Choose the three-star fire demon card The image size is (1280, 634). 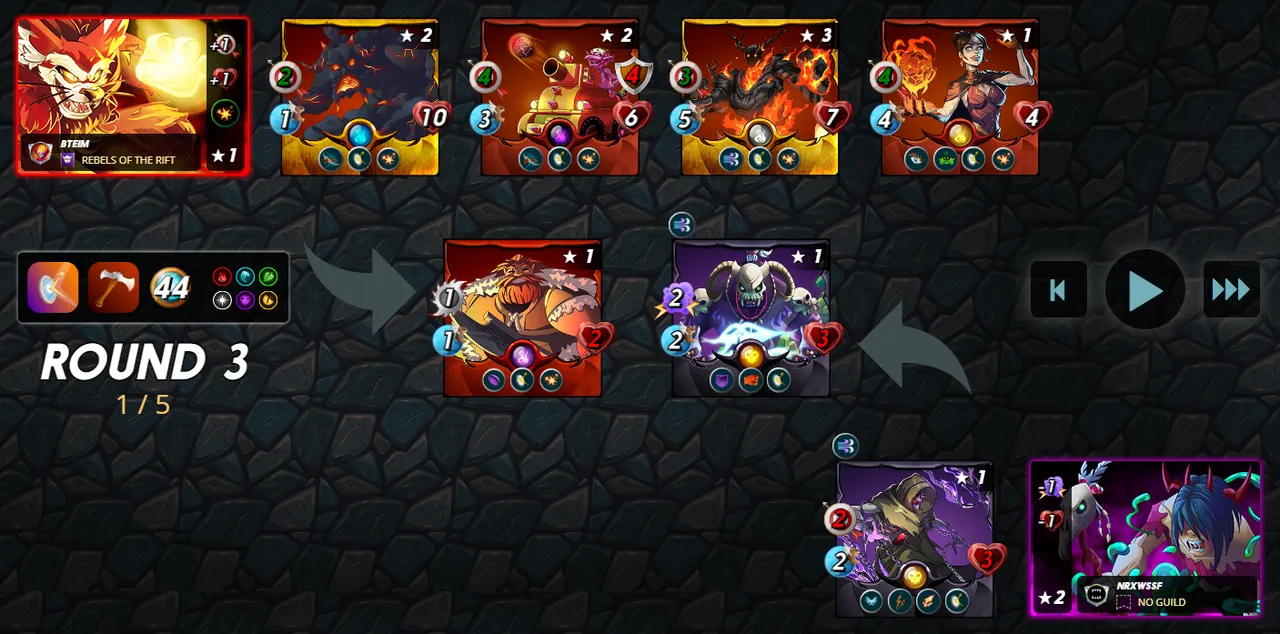(760, 96)
